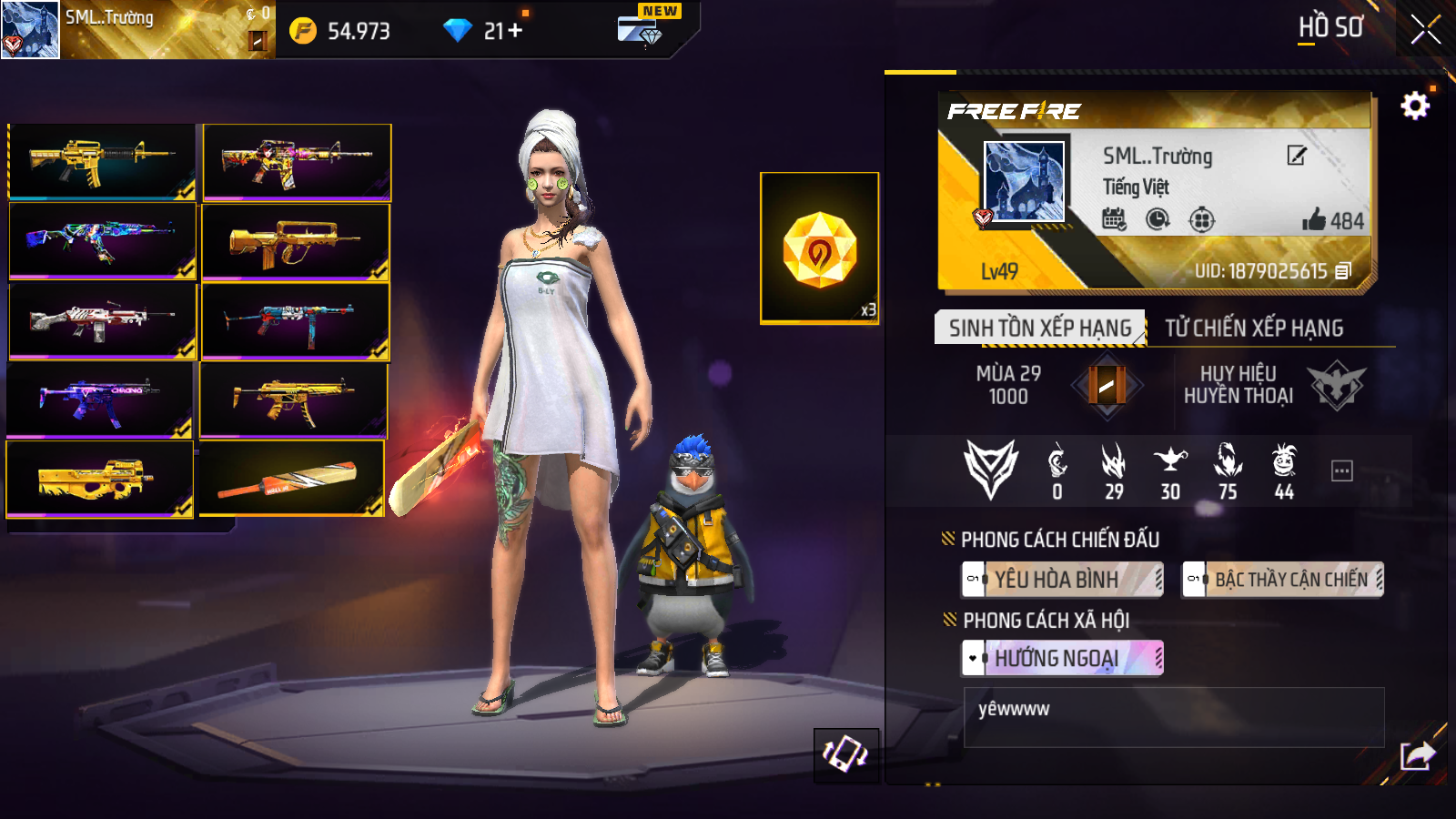Choose the cricket bat melee skin
This screenshot has height=819, width=1456.
[x=292, y=479]
